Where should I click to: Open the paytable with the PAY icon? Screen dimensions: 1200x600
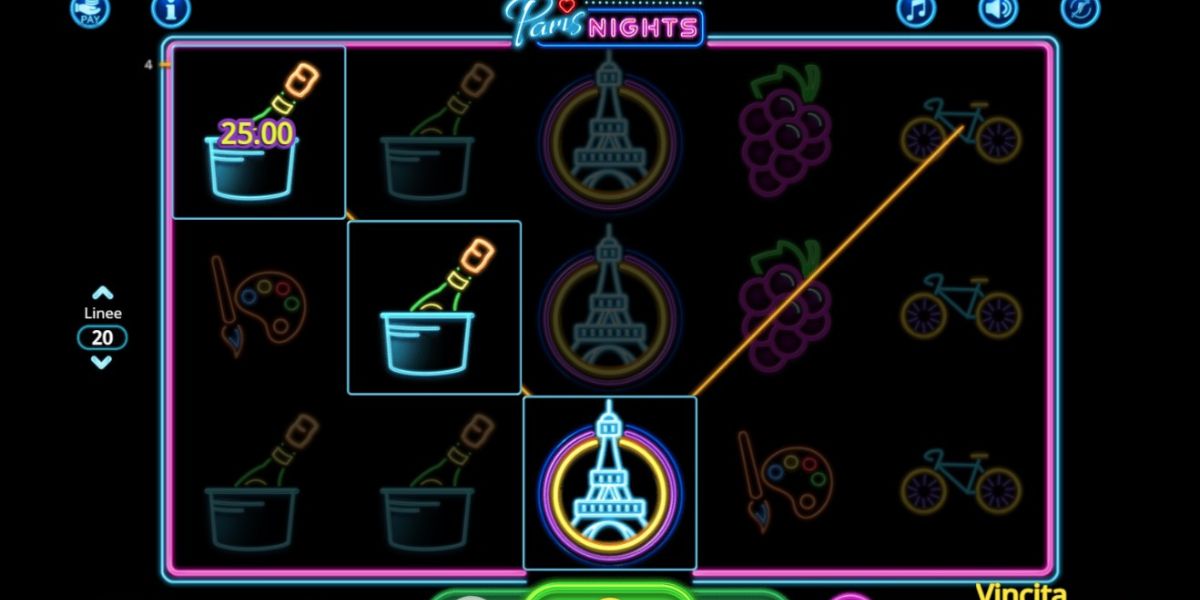click(90, 10)
